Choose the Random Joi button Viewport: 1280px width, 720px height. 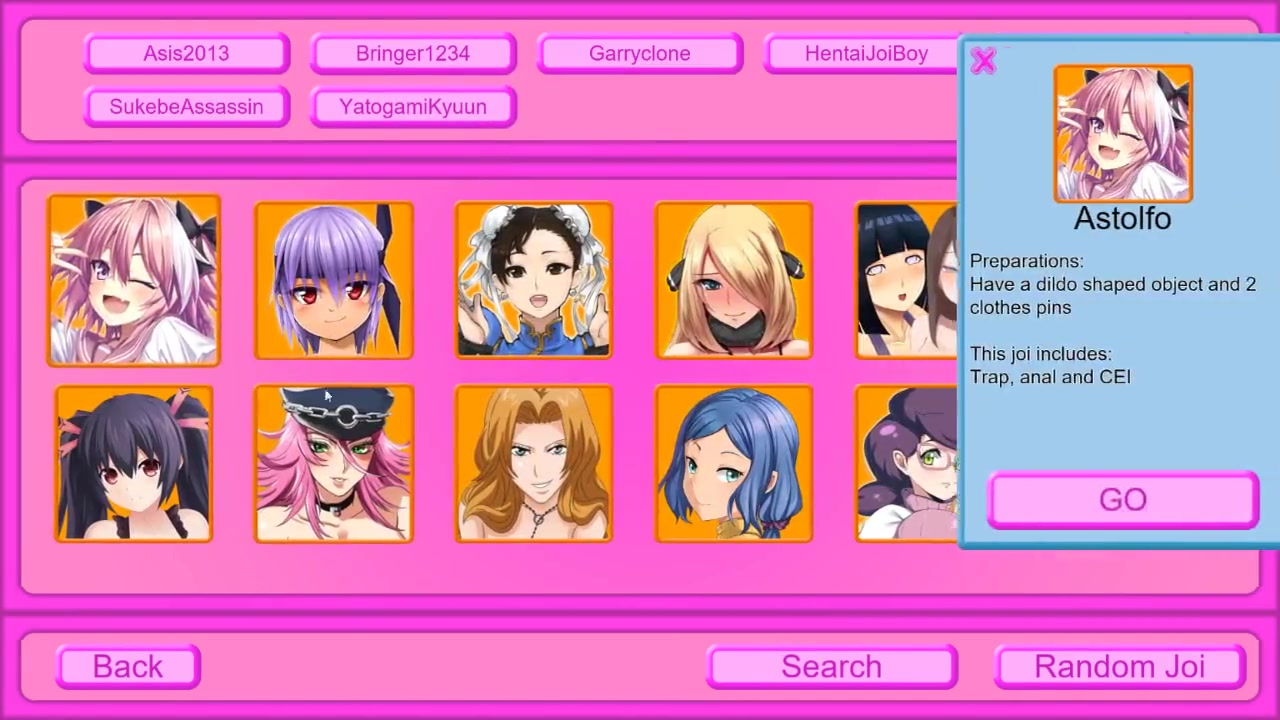pos(1120,667)
